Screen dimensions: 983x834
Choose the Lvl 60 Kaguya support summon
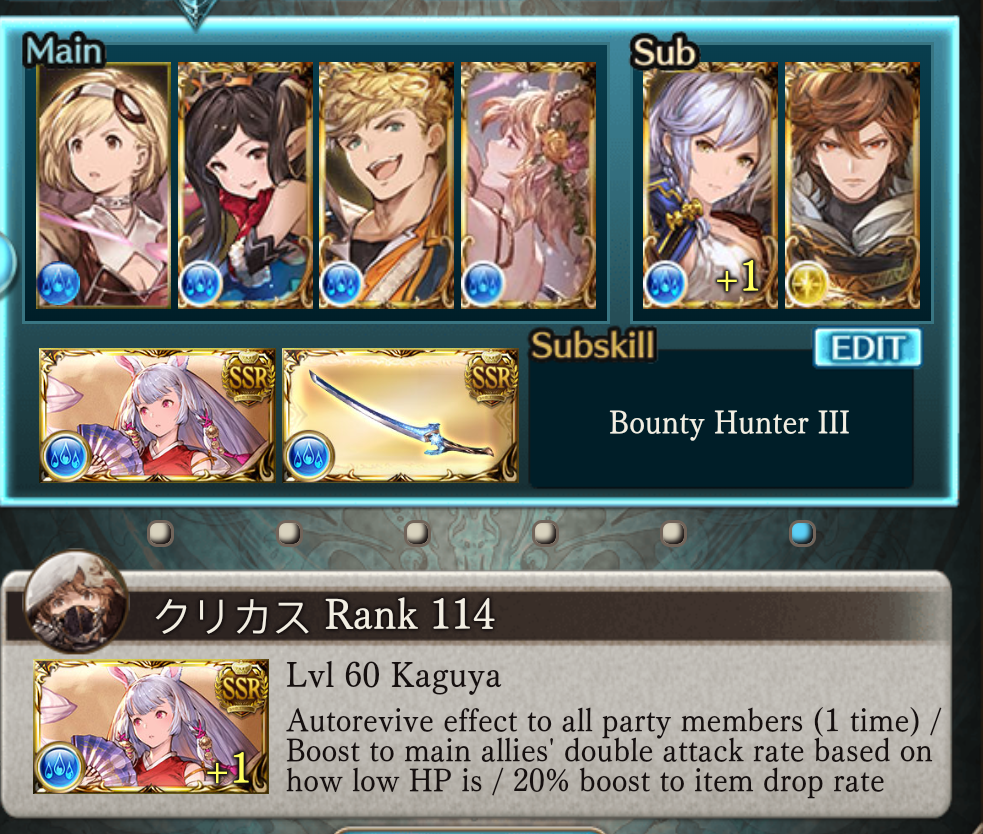(151, 726)
